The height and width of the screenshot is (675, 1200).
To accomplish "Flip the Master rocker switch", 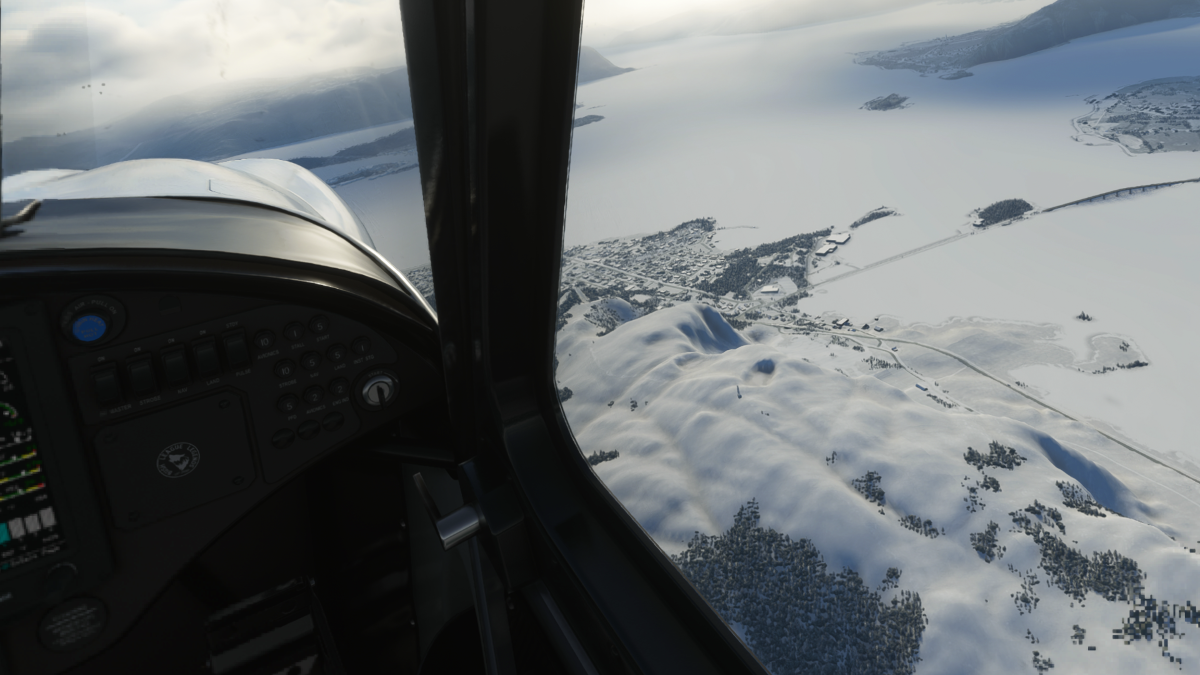I will [105, 383].
